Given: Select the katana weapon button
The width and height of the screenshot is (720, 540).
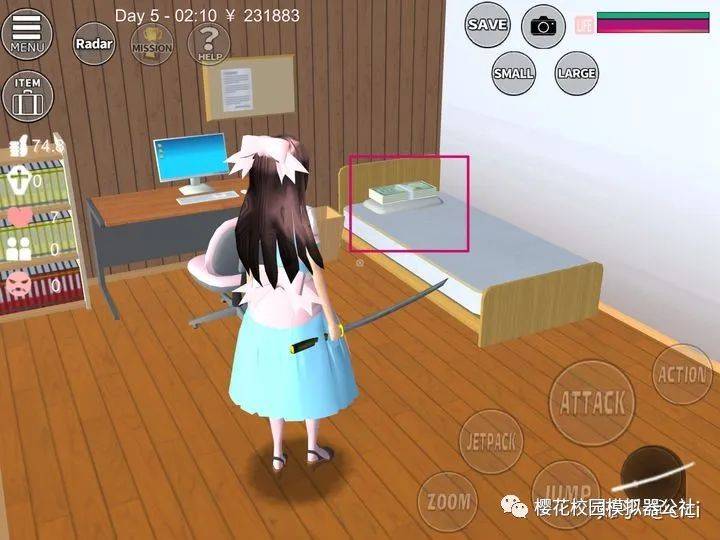Looking at the screenshot, I should click(x=655, y=478).
